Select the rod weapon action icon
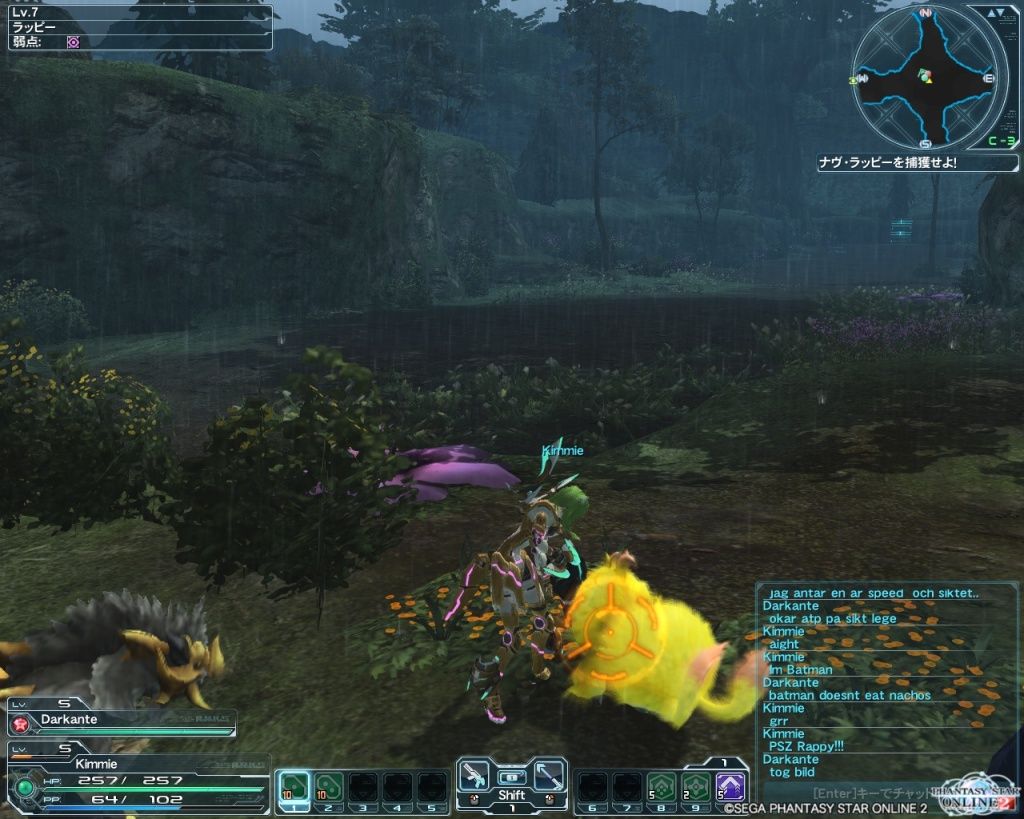 [x=548, y=777]
